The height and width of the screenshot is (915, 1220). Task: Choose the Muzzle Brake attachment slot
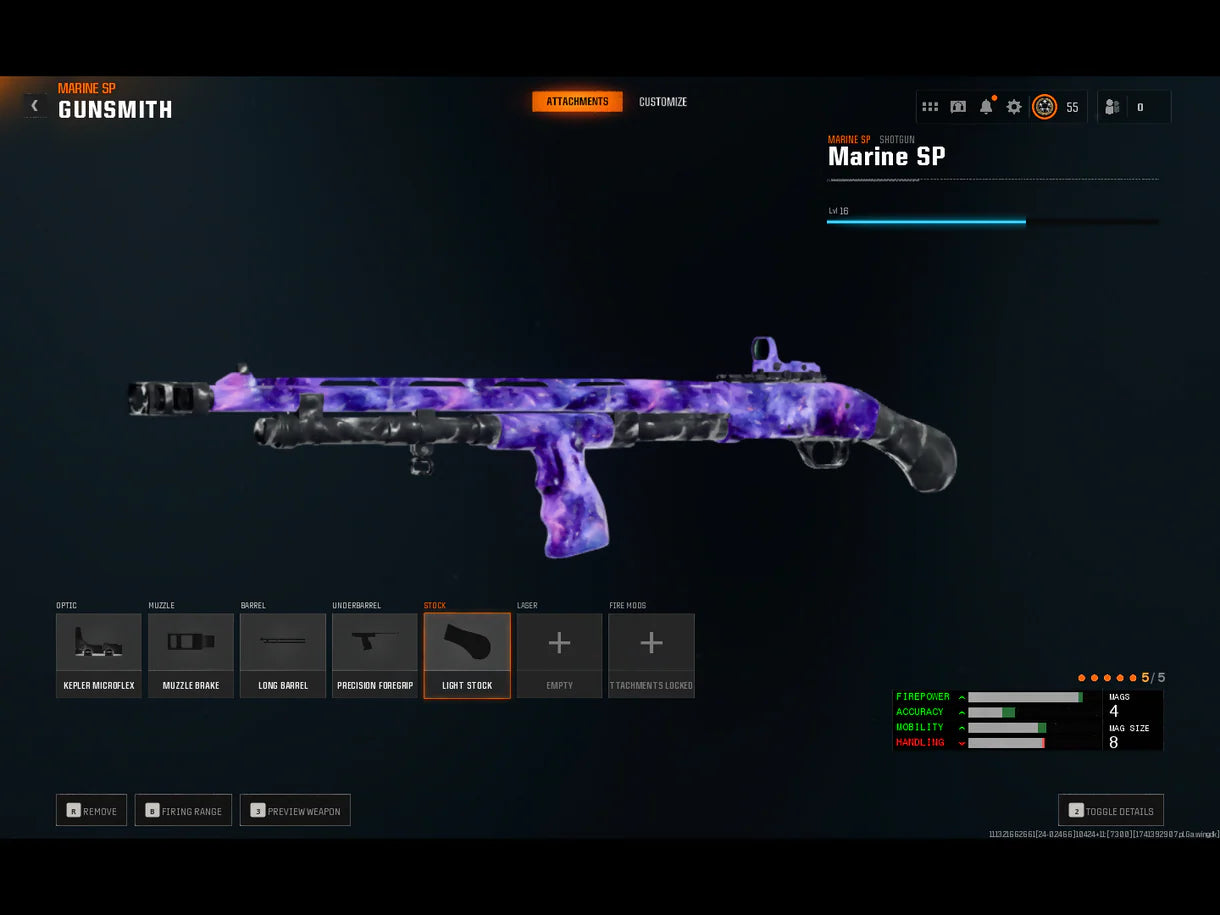tap(191, 655)
